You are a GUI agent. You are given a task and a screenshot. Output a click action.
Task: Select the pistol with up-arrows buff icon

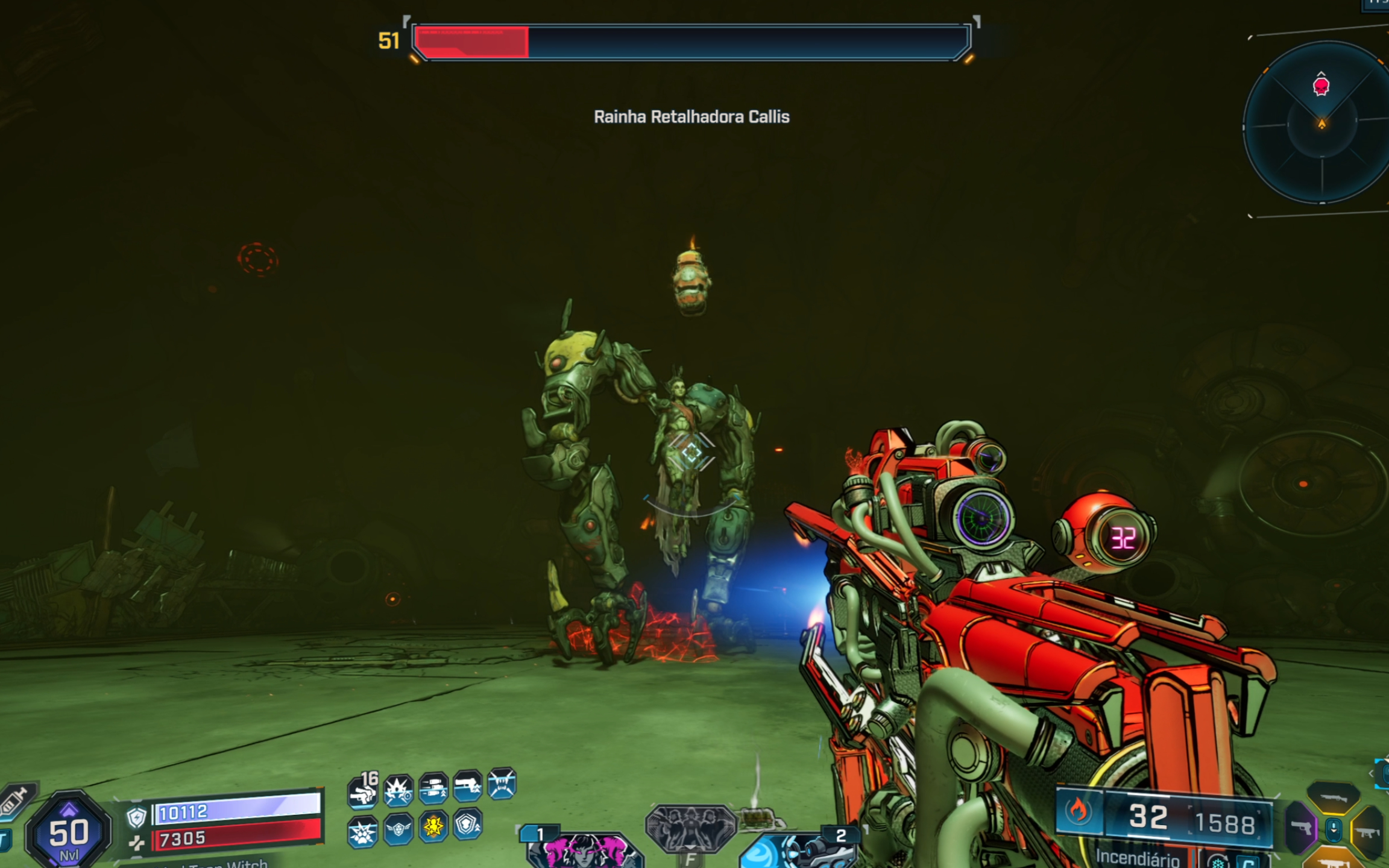tap(468, 785)
